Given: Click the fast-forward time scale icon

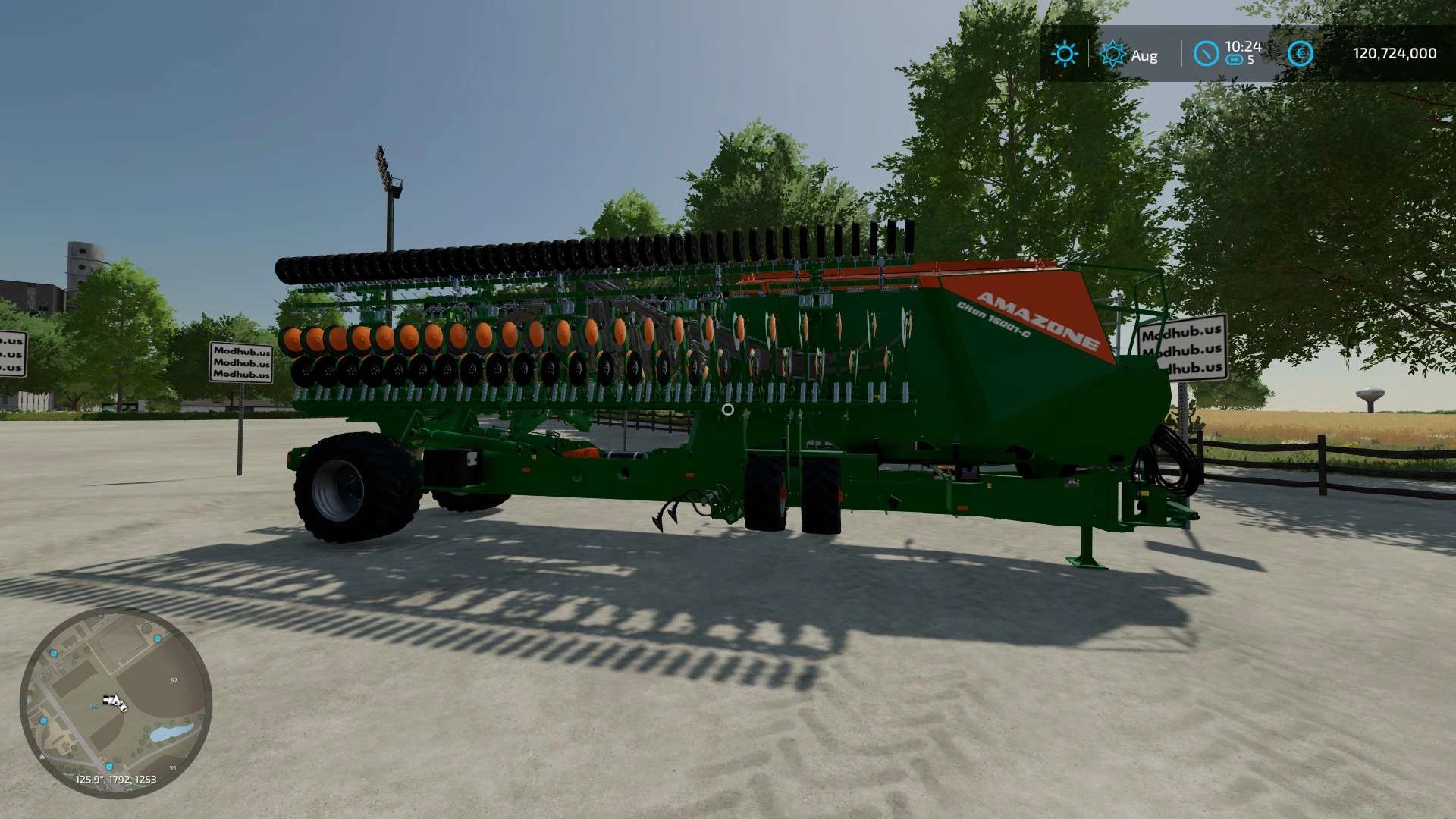Looking at the screenshot, I should click(1234, 61).
